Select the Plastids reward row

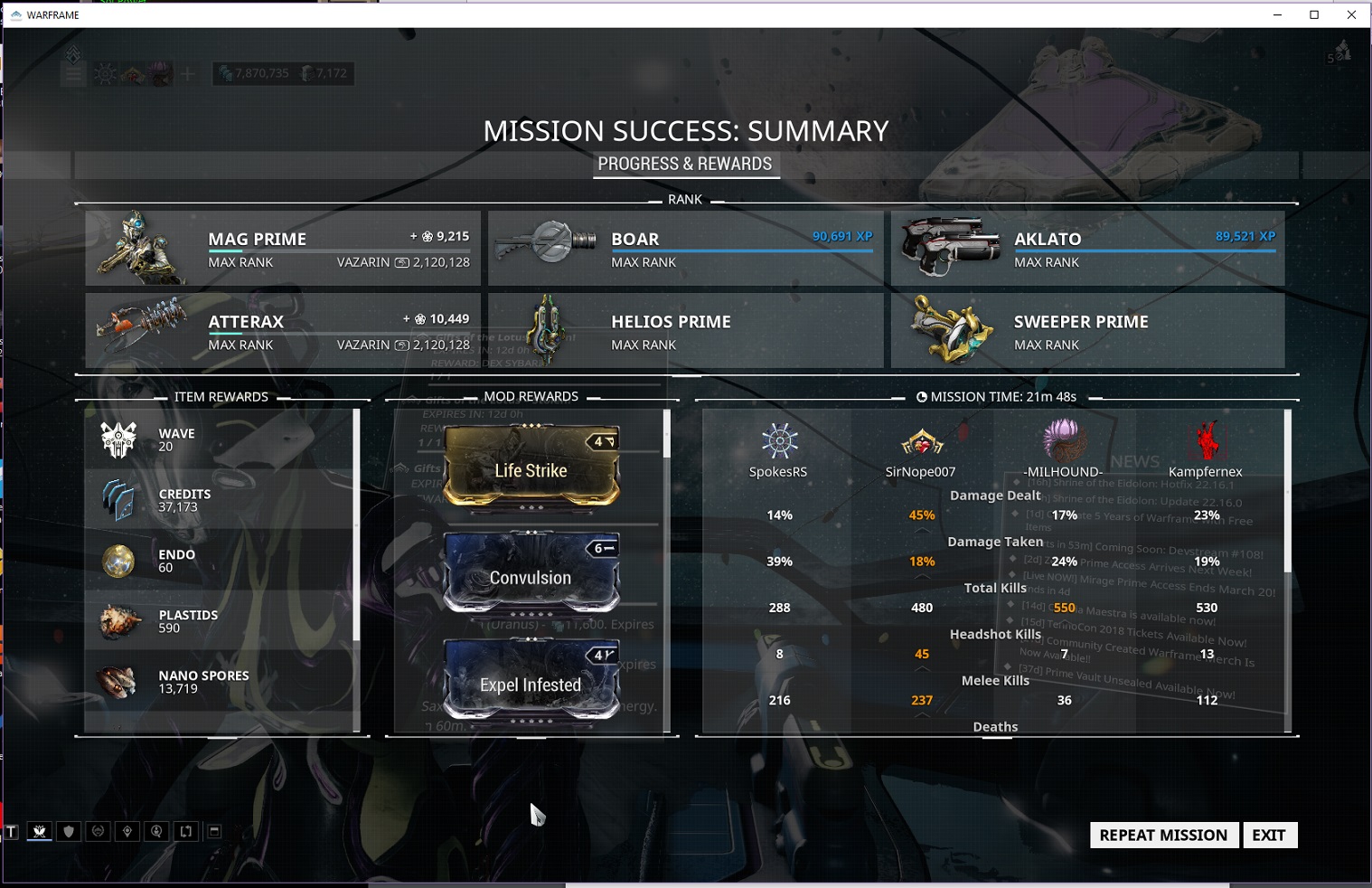tap(221, 621)
